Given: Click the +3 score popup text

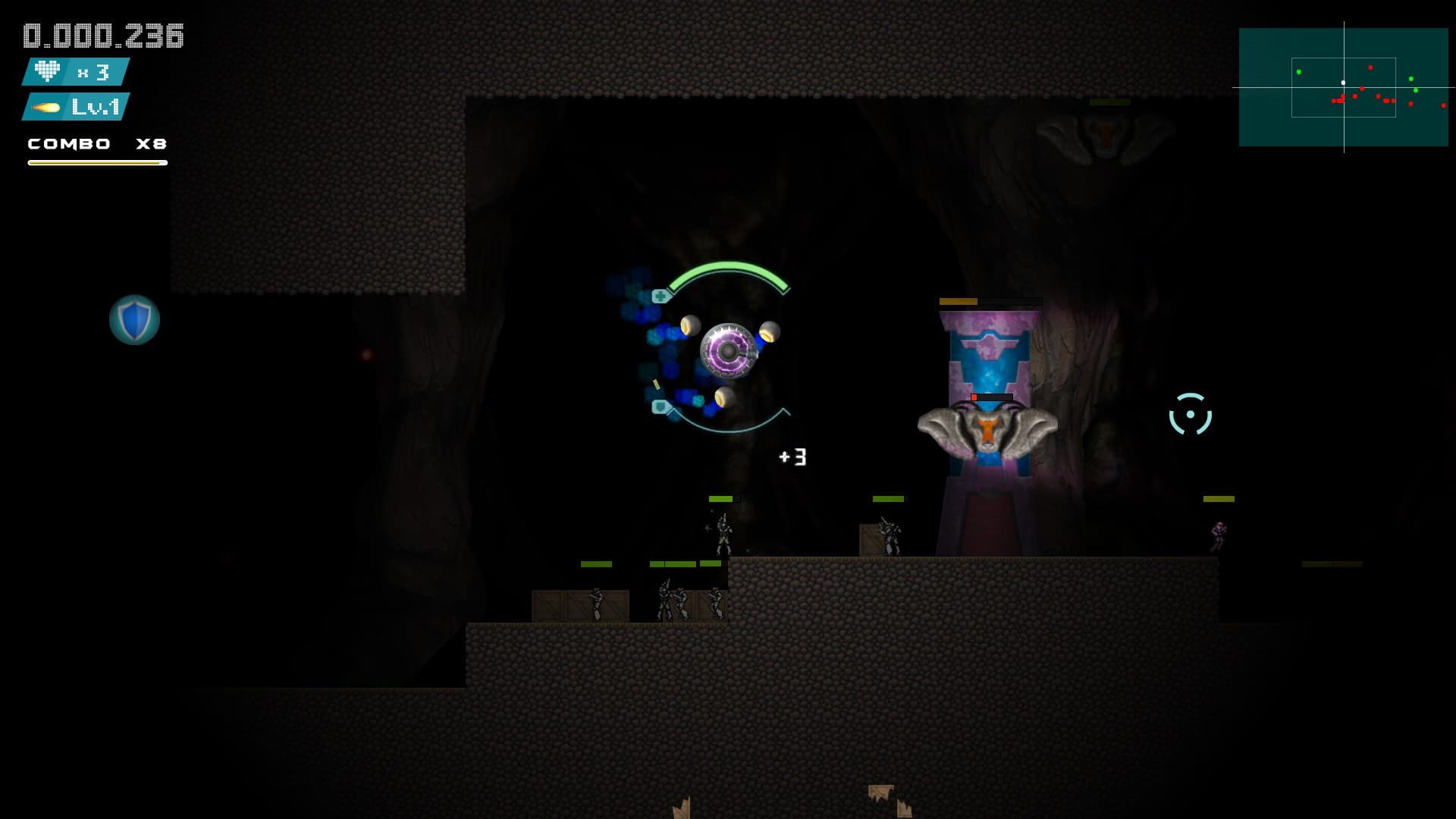Looking at the screenshot, I should click(x=791, y=457).
